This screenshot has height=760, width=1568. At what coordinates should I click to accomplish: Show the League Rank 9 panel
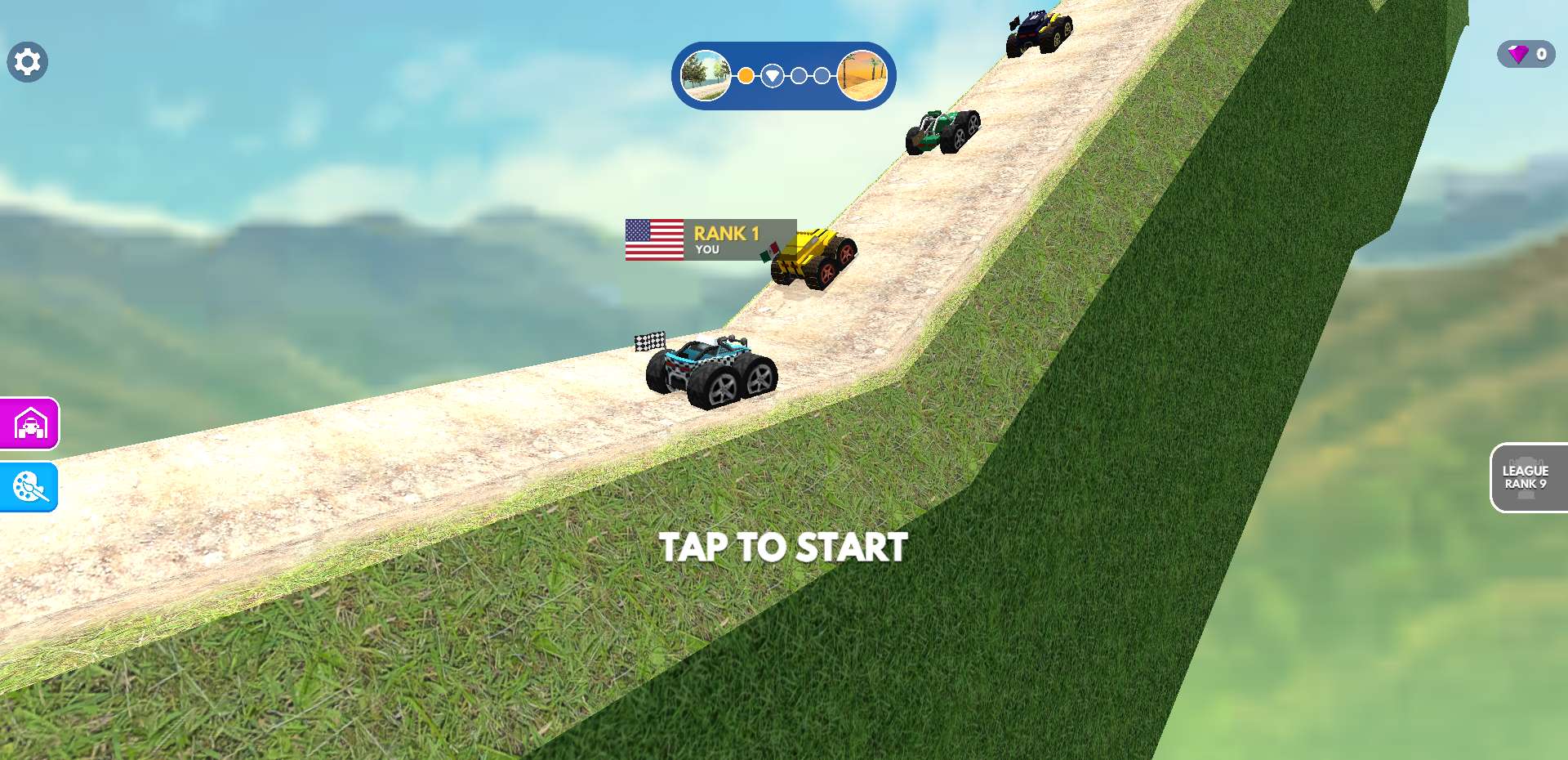click(x=1526, y=478)
